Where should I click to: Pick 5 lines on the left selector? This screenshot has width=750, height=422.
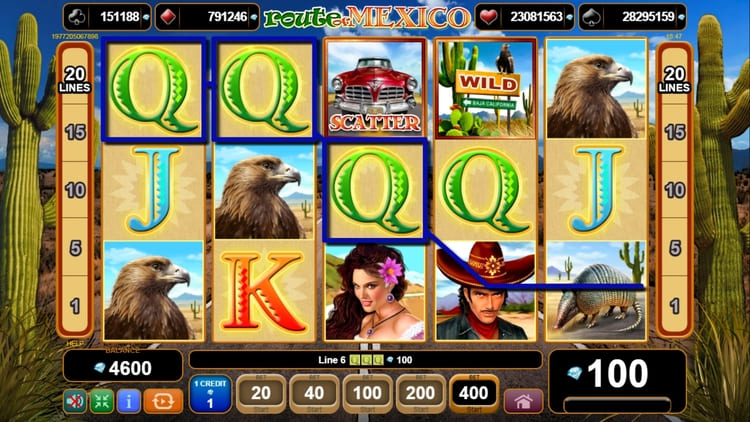[74, 247]
